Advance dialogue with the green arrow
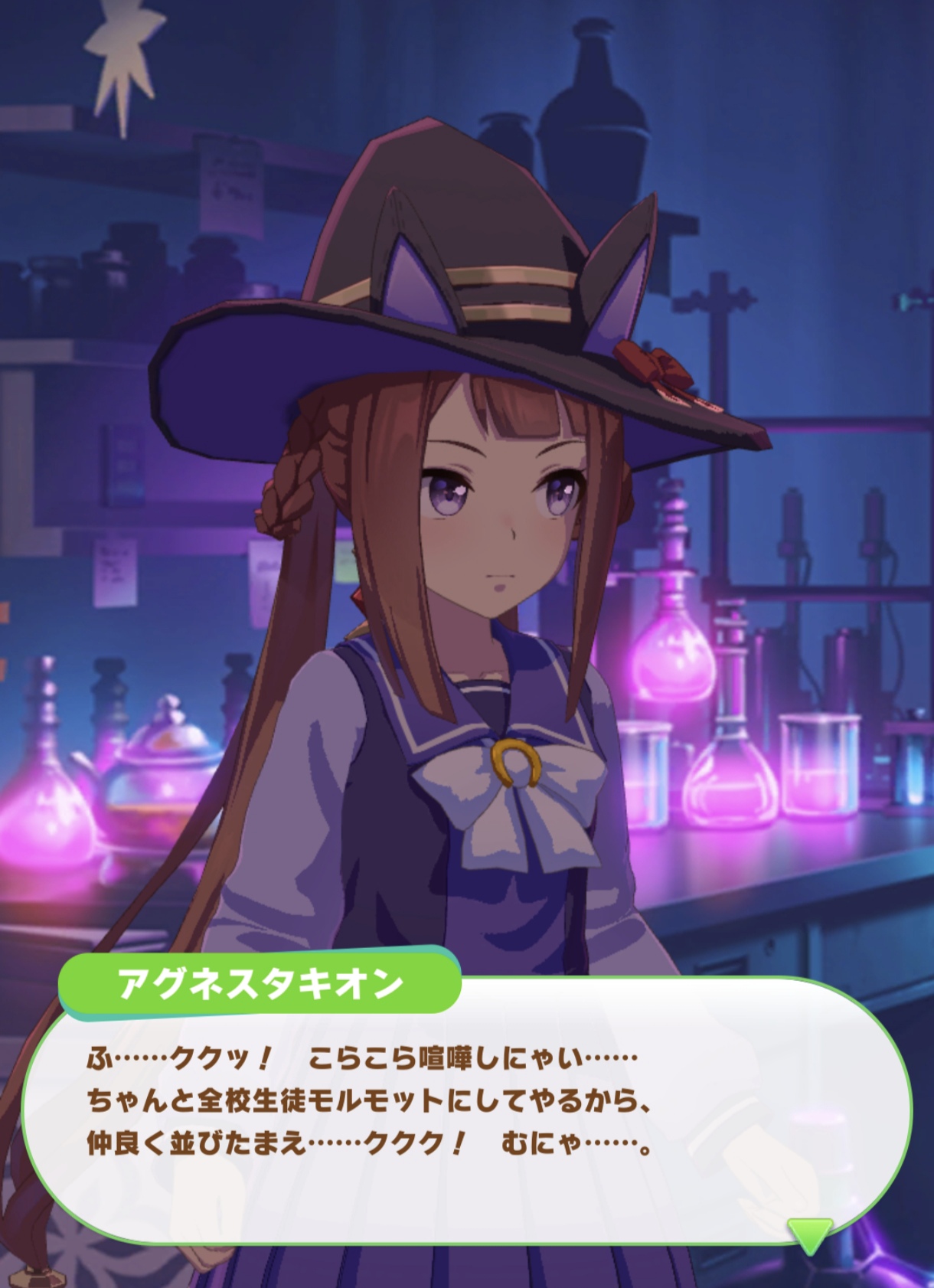The height and width of the screenshot is (1288, 934). coord(809,1233)
